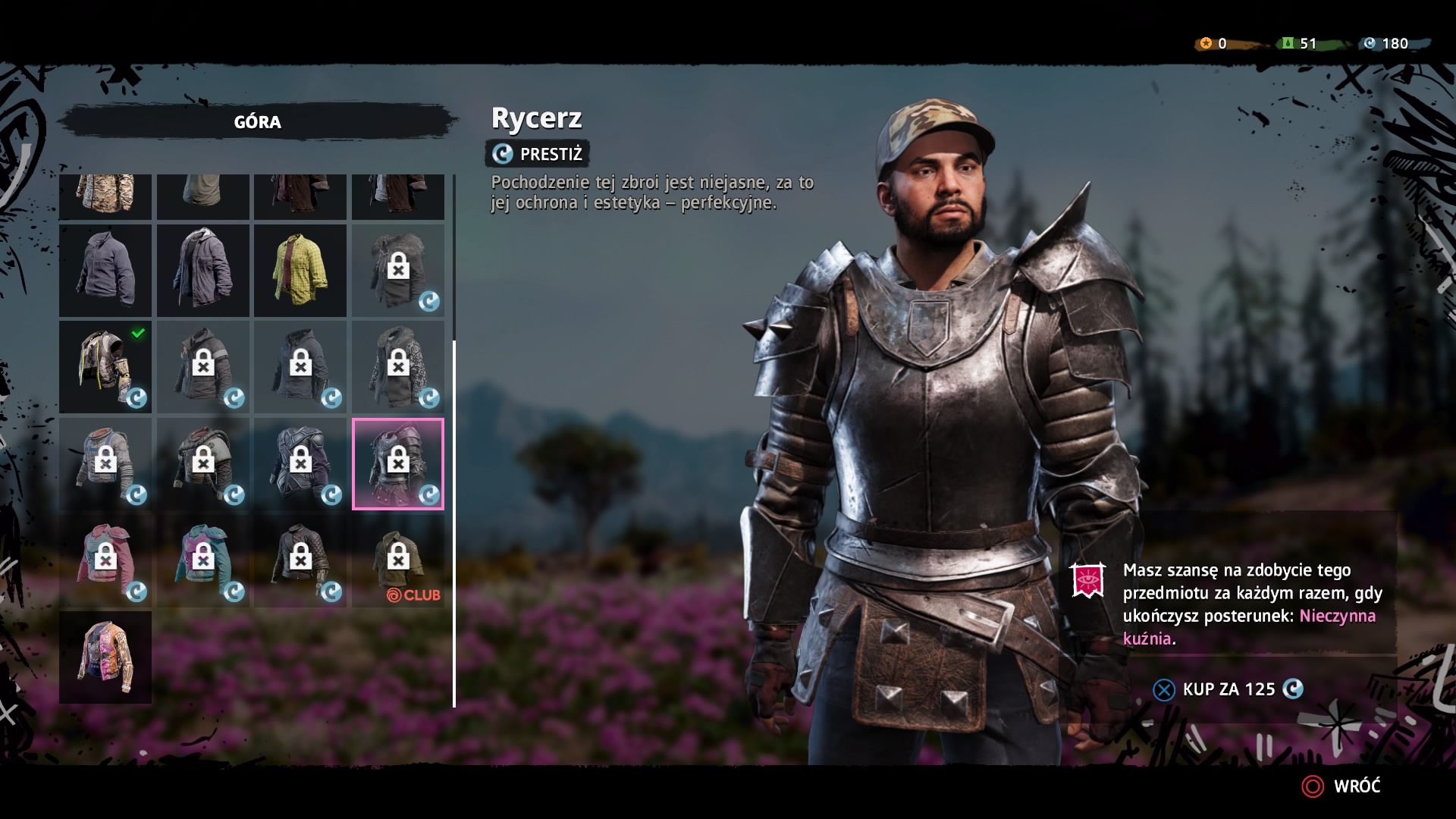Screen dimensions: 1456x819
Task: Choose the locked teal and pink jacket
Action: [203, 560]
